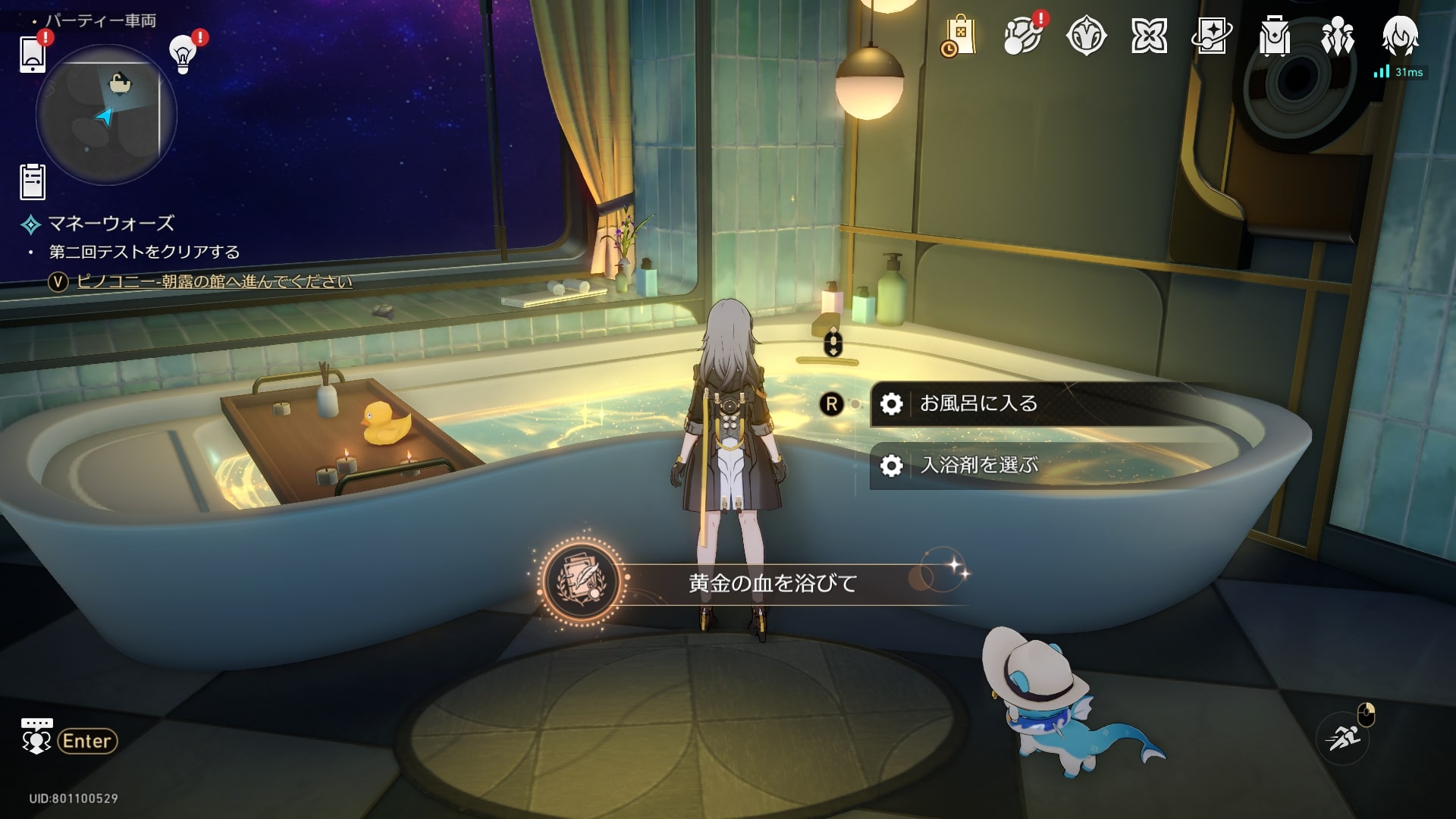Open the four-petal knot icon

pos(1149,36)
